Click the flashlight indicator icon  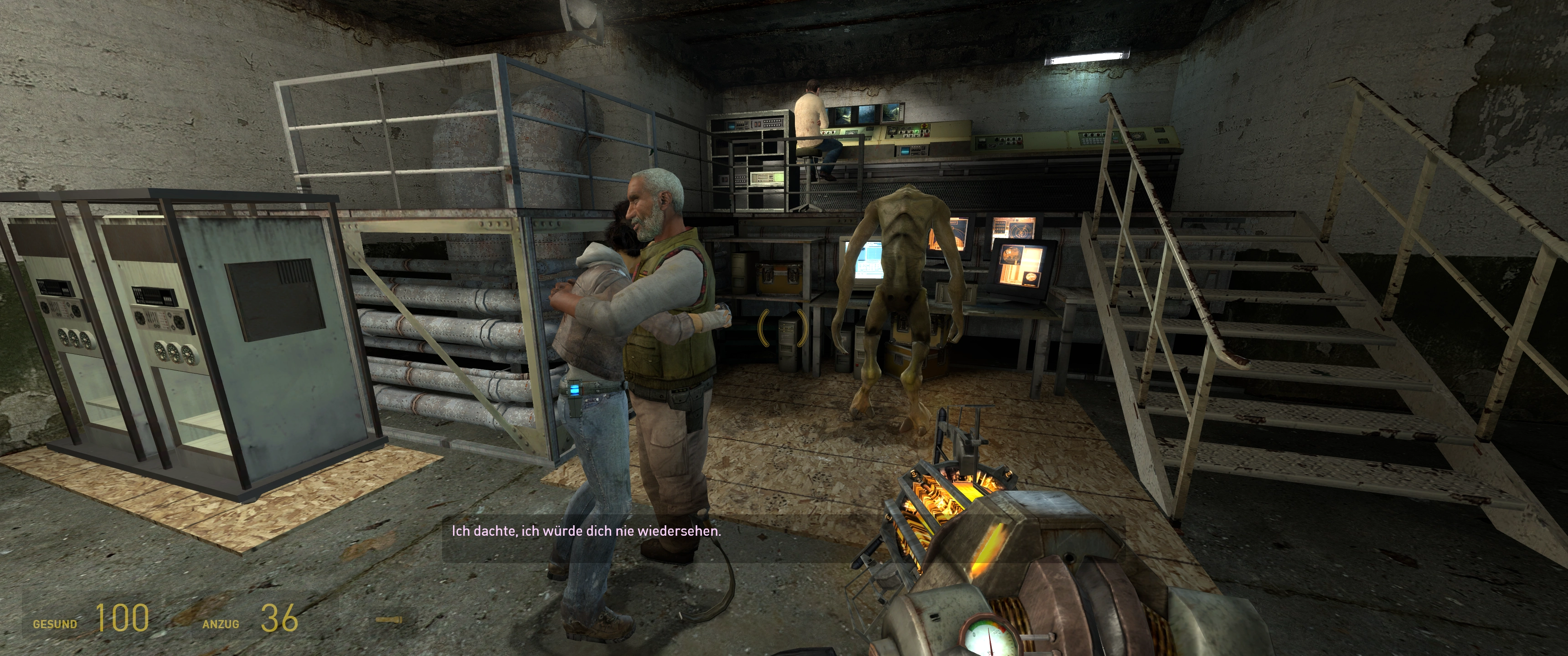(389, 620)
